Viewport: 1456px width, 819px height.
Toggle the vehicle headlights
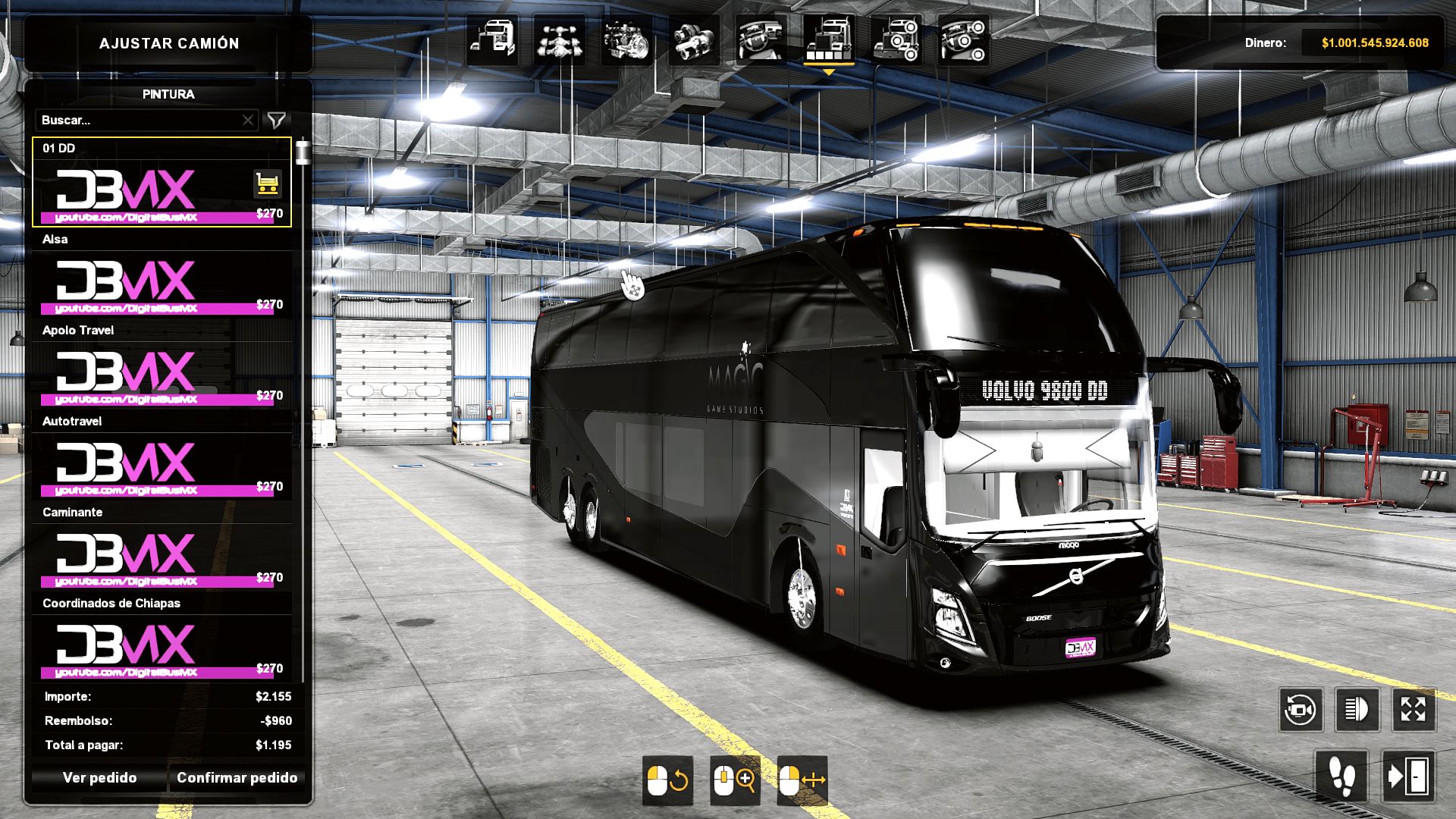coord(1357,710)
